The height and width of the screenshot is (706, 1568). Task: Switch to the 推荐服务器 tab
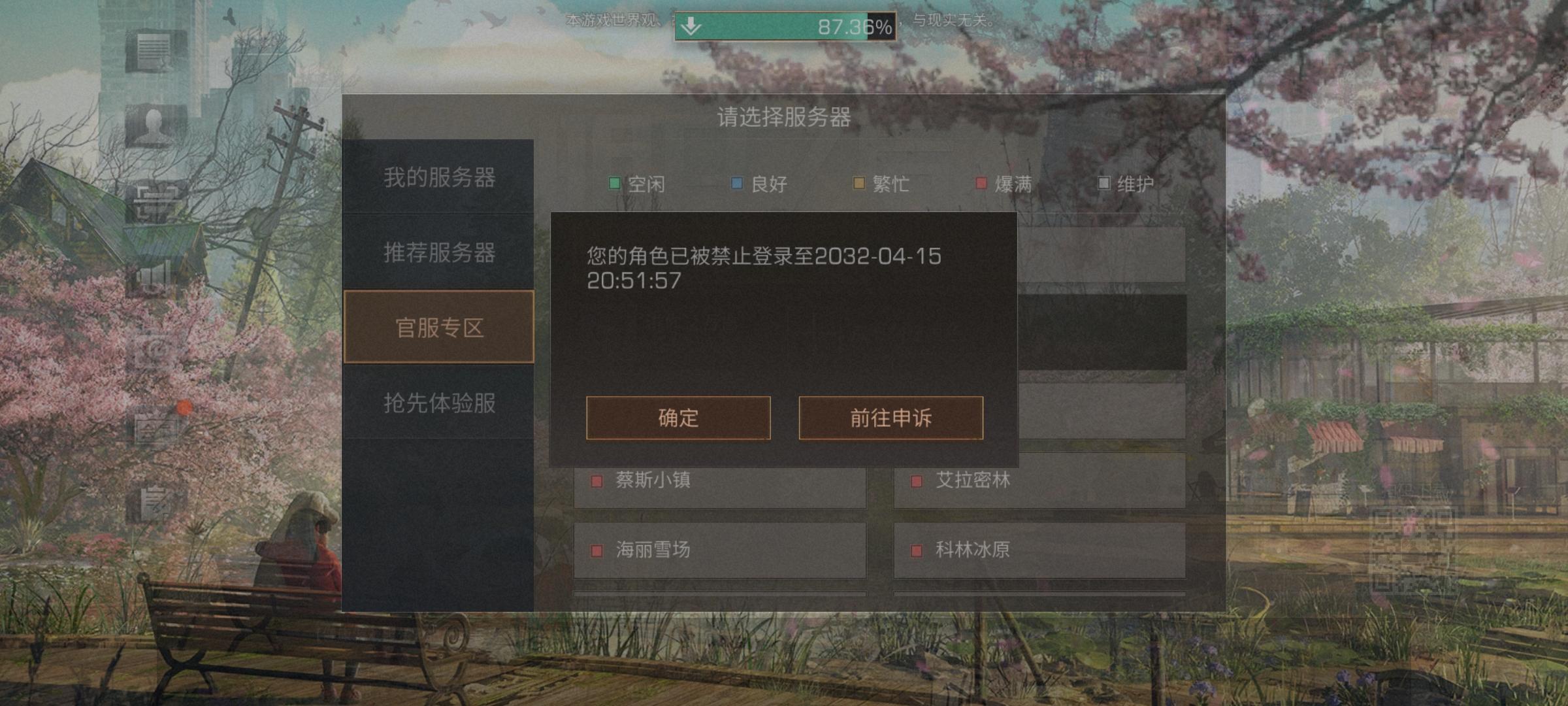coord(439,252)
